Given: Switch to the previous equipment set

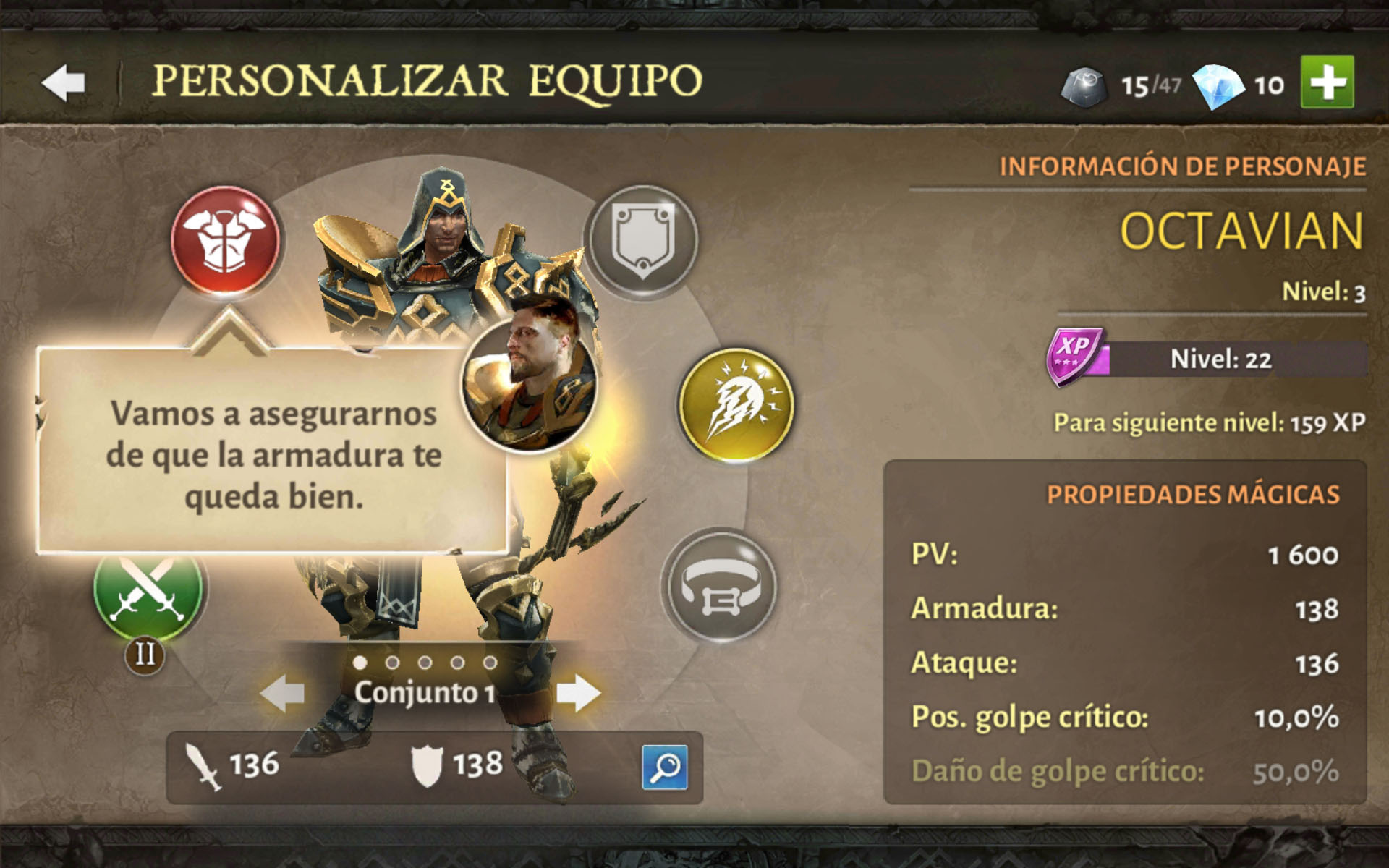Looking at the screenshot, I should pos(283,693).
